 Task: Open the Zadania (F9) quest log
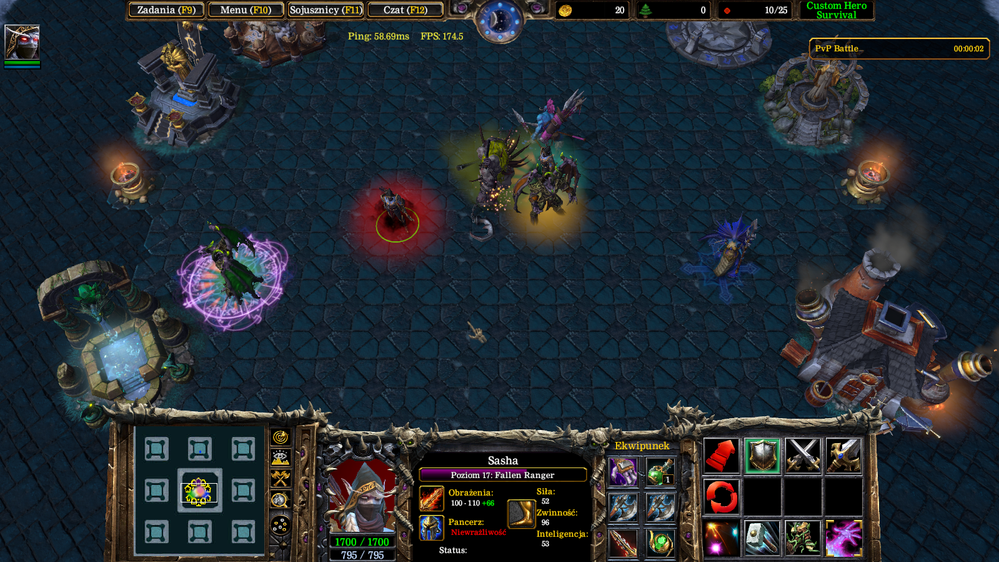[x=166, y=10]
